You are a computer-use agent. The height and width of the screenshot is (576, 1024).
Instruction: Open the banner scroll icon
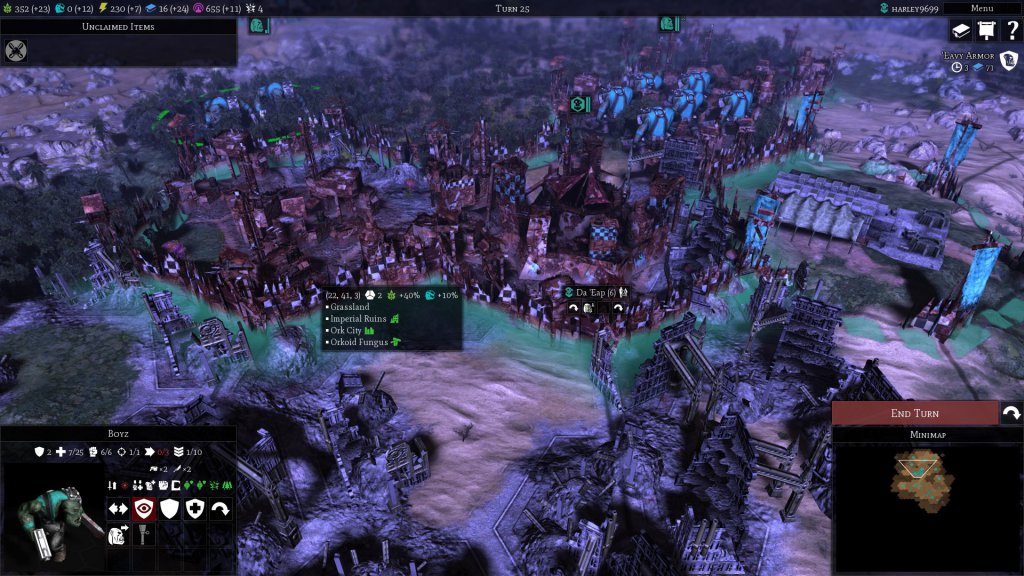(x=985, y=31)
